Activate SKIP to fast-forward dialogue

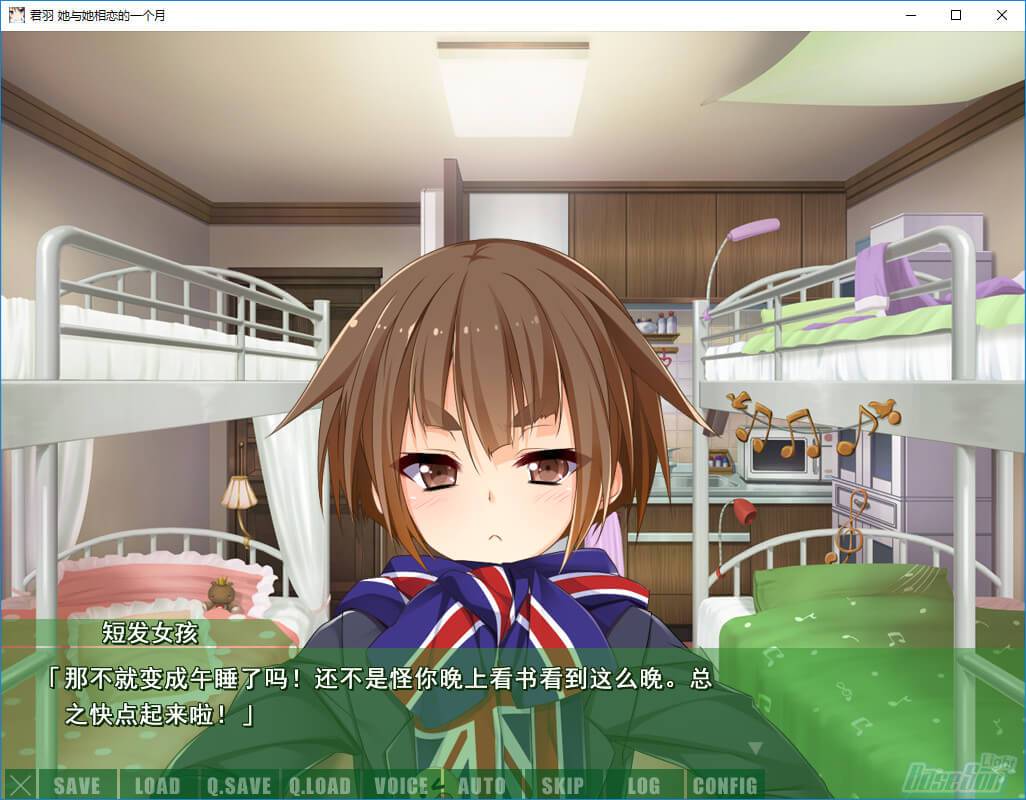tap(562, 785)
